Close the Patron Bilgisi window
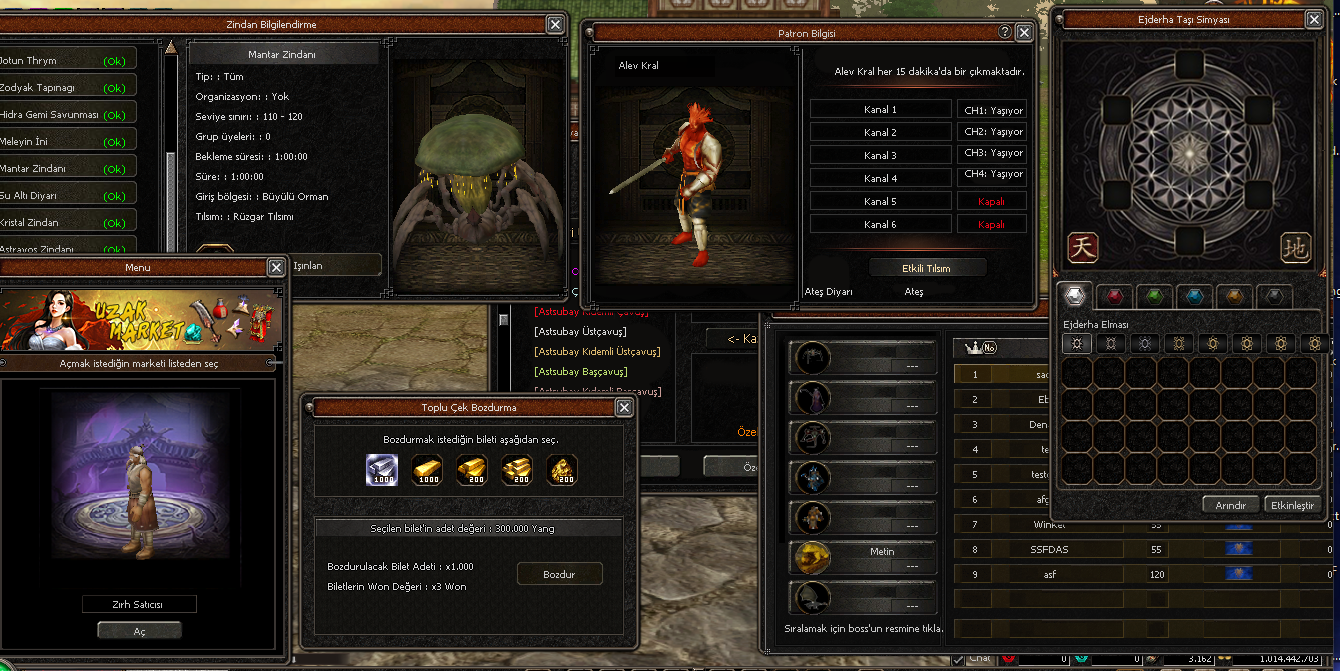The height and width of the screenshot is (671, 1340). [x=1024, y=33]
